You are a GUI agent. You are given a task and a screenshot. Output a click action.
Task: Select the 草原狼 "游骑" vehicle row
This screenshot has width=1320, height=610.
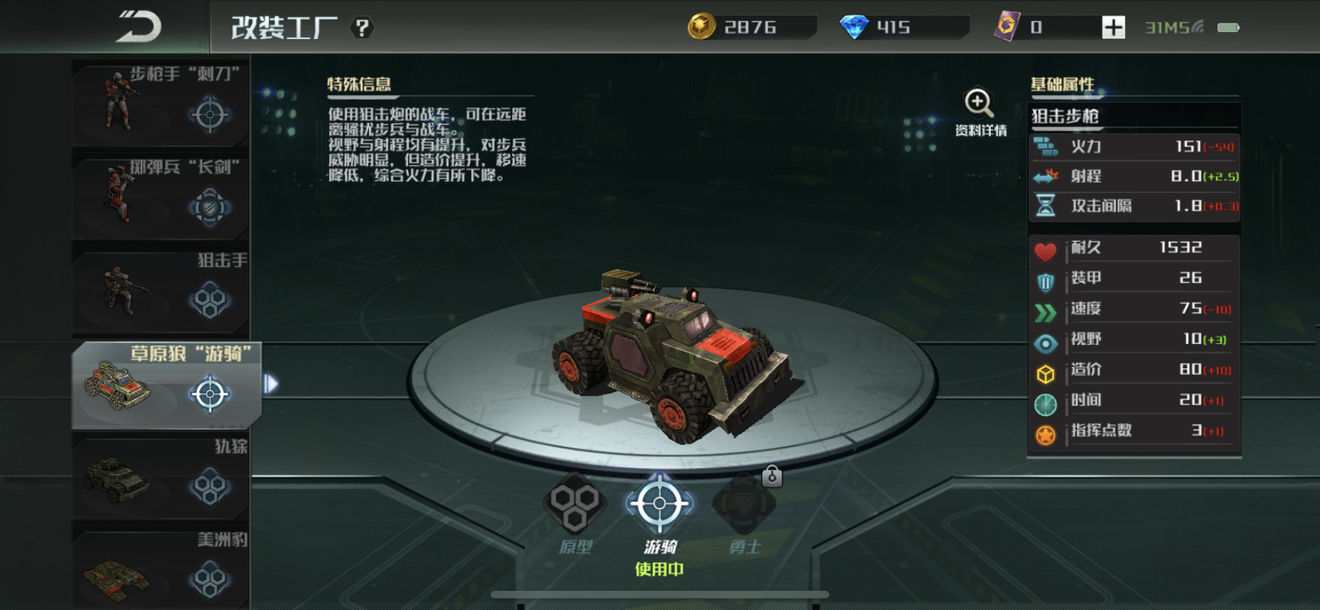(165, 384)
